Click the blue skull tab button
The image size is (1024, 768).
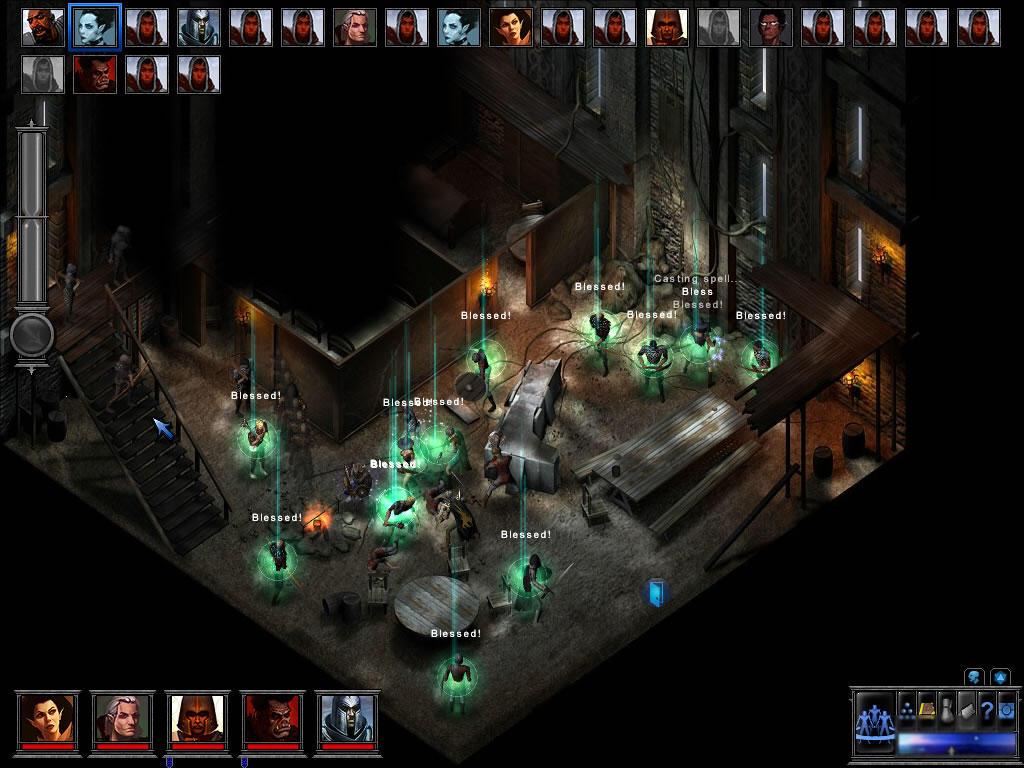[x=975, y=677]
